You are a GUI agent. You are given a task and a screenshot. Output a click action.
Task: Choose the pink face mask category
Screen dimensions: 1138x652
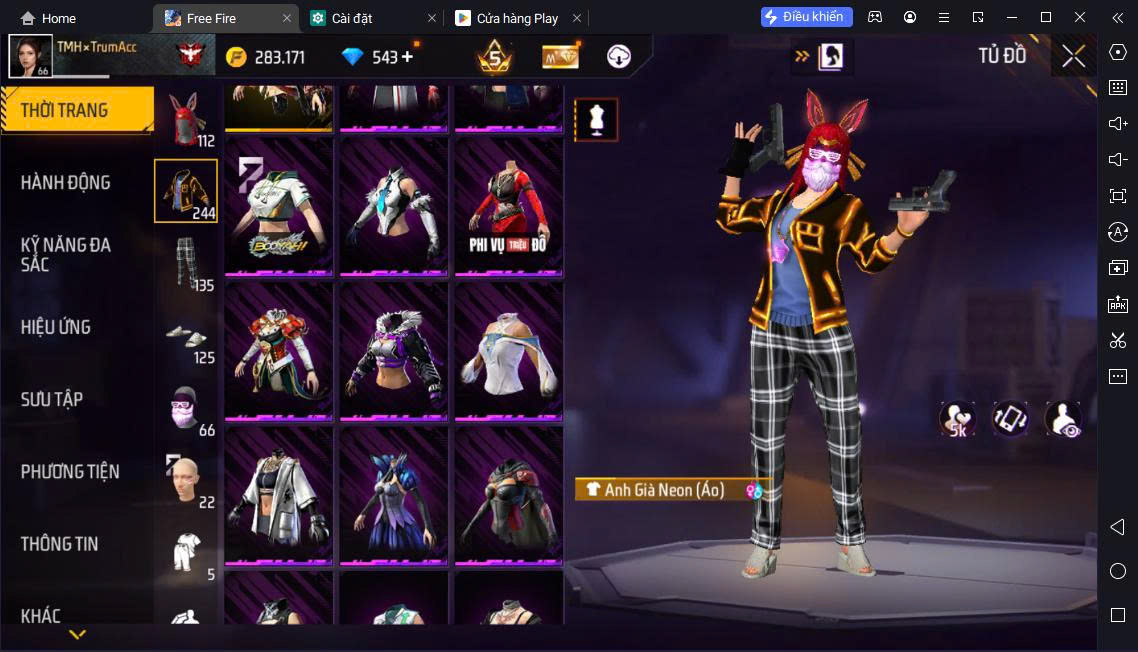186,407
